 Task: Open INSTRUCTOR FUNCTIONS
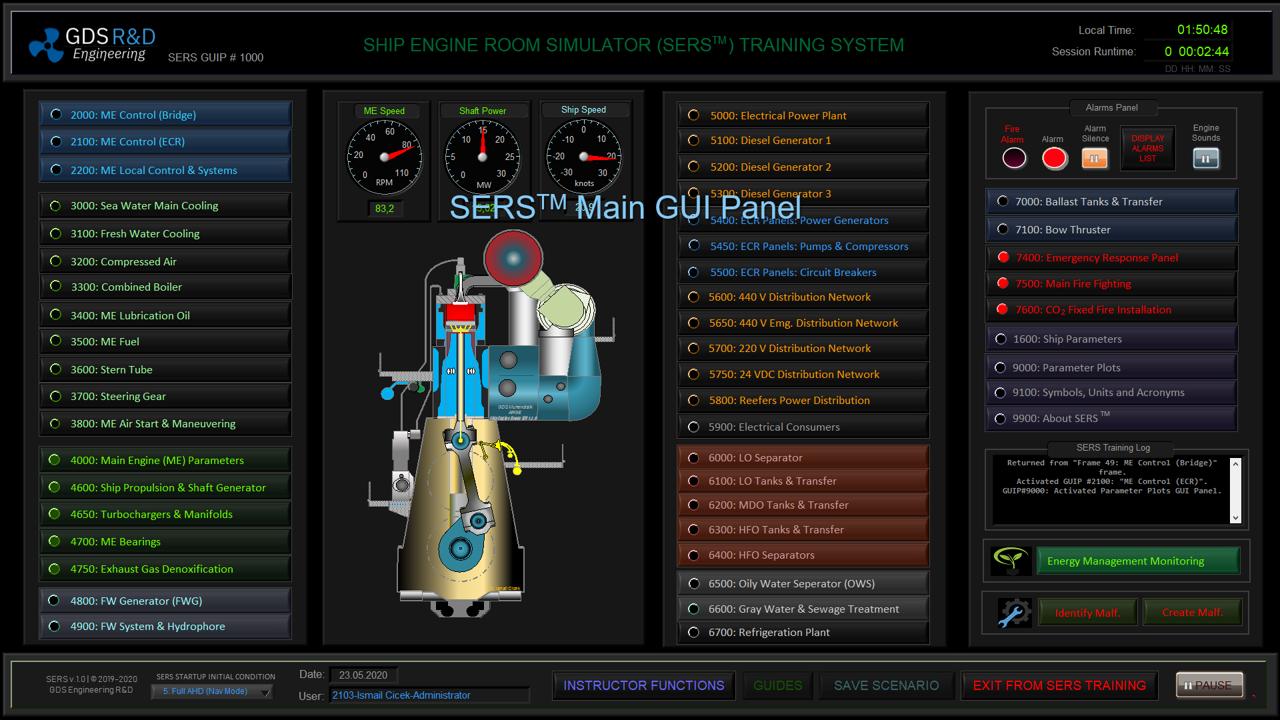[x=643, y=686]
